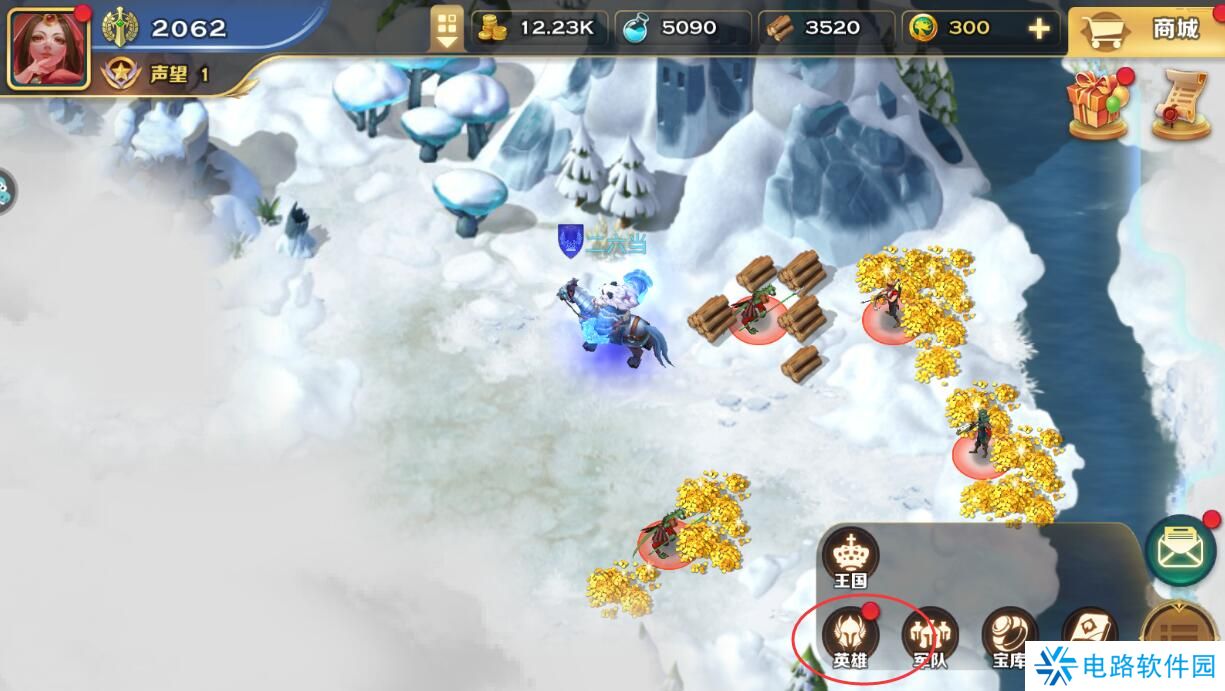Image resolution: width=1225 pixels, height=691 pixels.
Task: Open the mail envelope inbox
Action: pos(1180,549)
